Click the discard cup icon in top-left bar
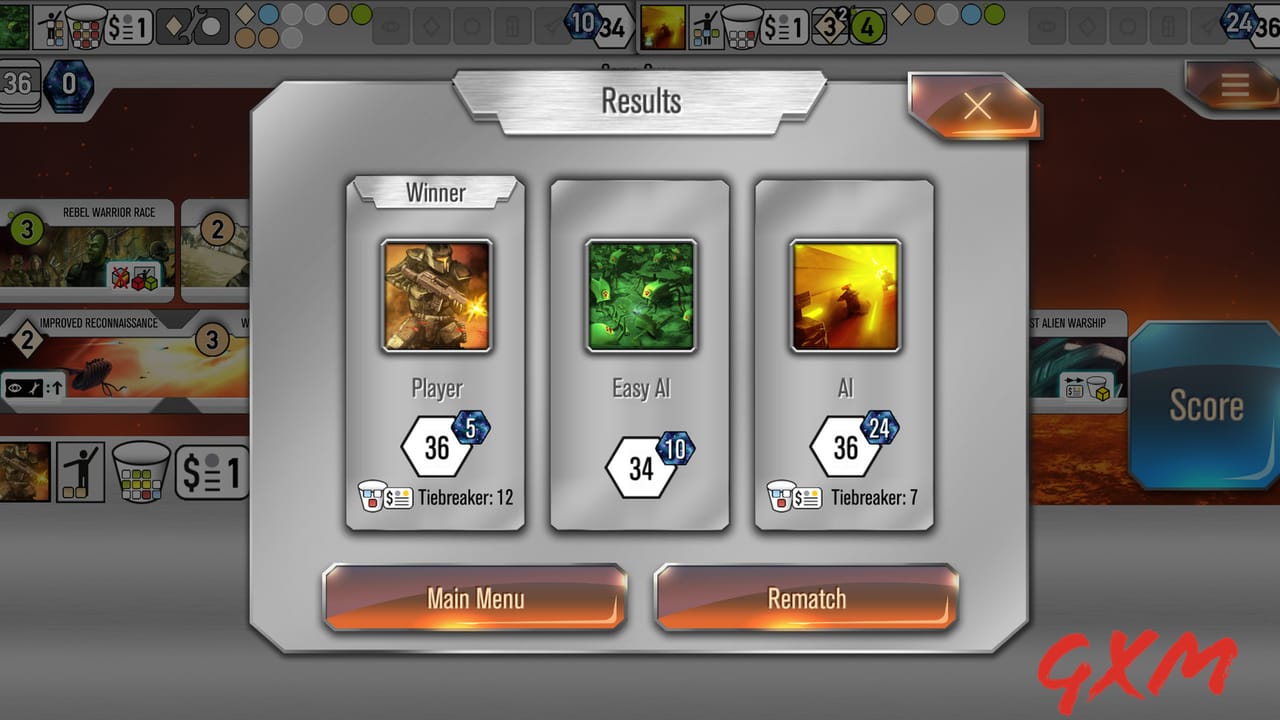This screenshot has width=1280, height=720. click(86, 25)
